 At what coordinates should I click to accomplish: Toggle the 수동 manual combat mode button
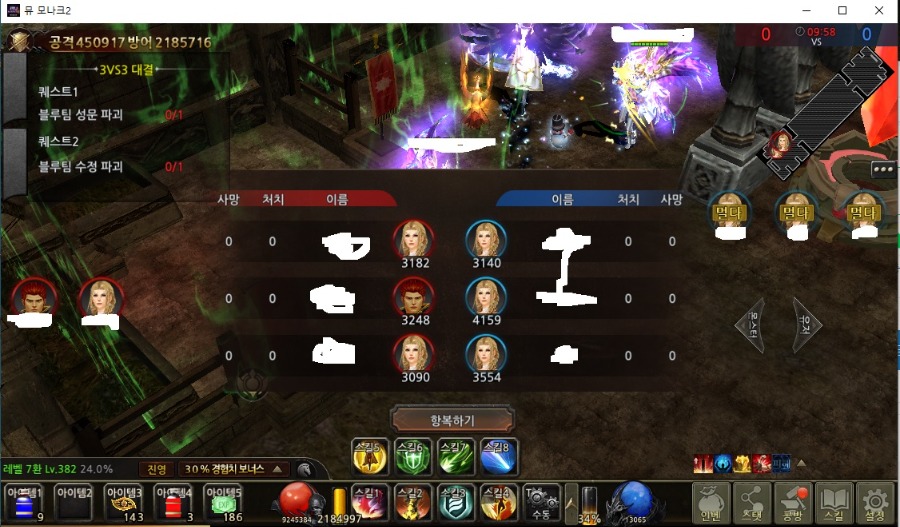point(541,502)
